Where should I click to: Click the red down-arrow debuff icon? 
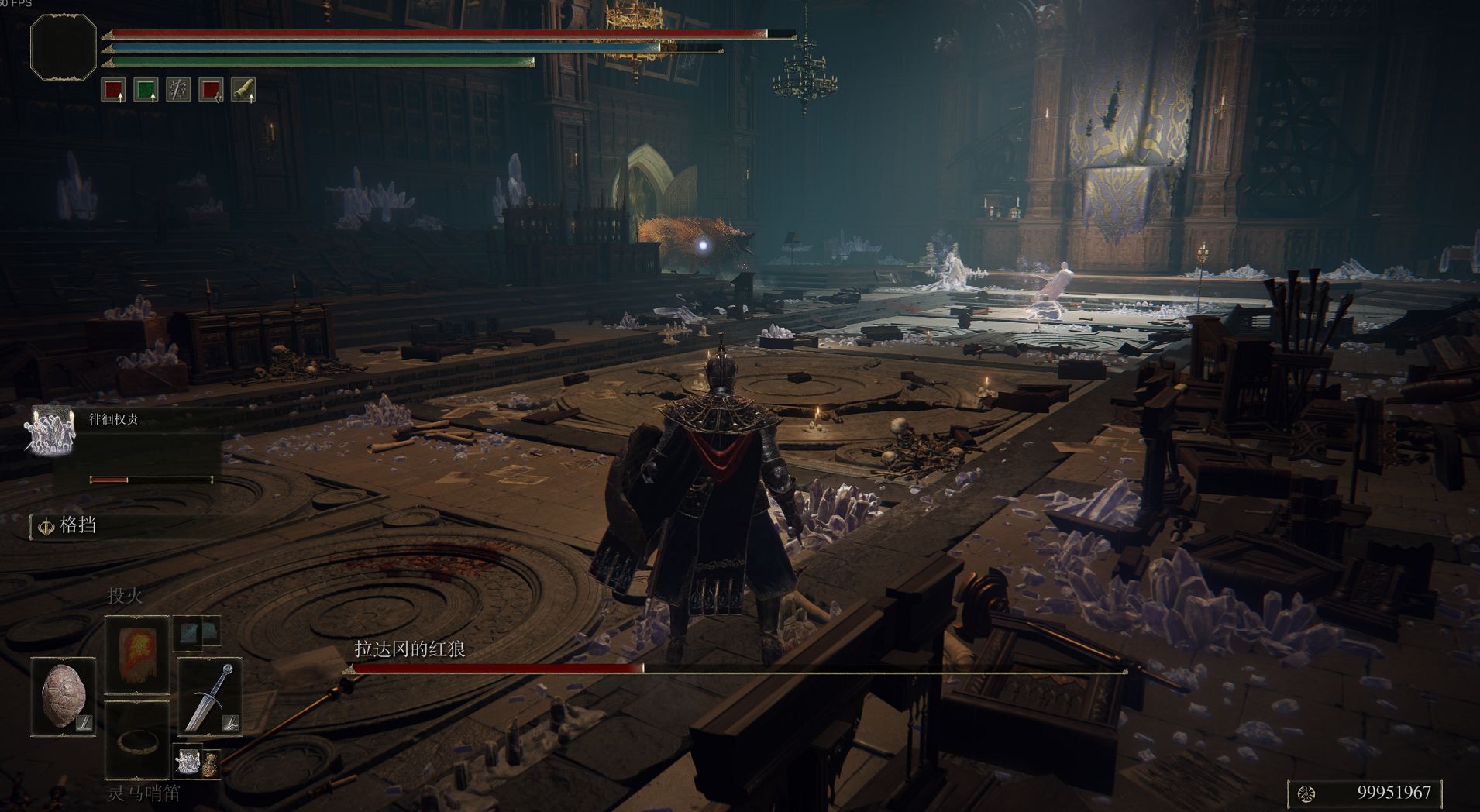[x=211, y=90]
